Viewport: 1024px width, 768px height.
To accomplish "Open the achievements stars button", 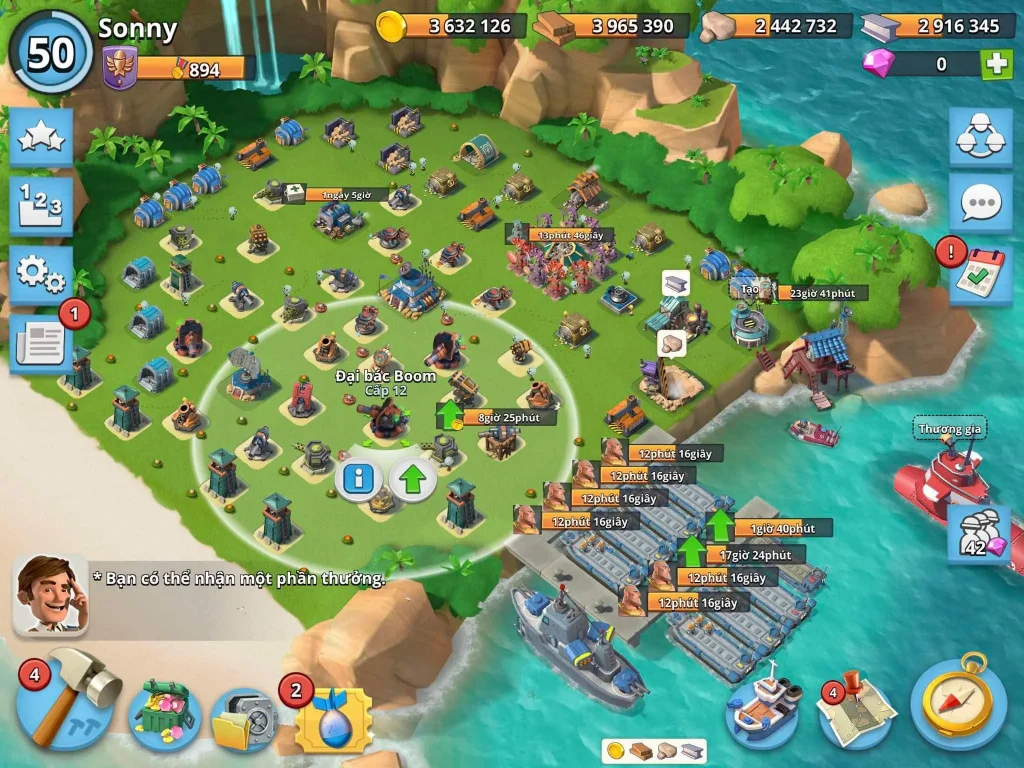I will [x=41, y=138].
